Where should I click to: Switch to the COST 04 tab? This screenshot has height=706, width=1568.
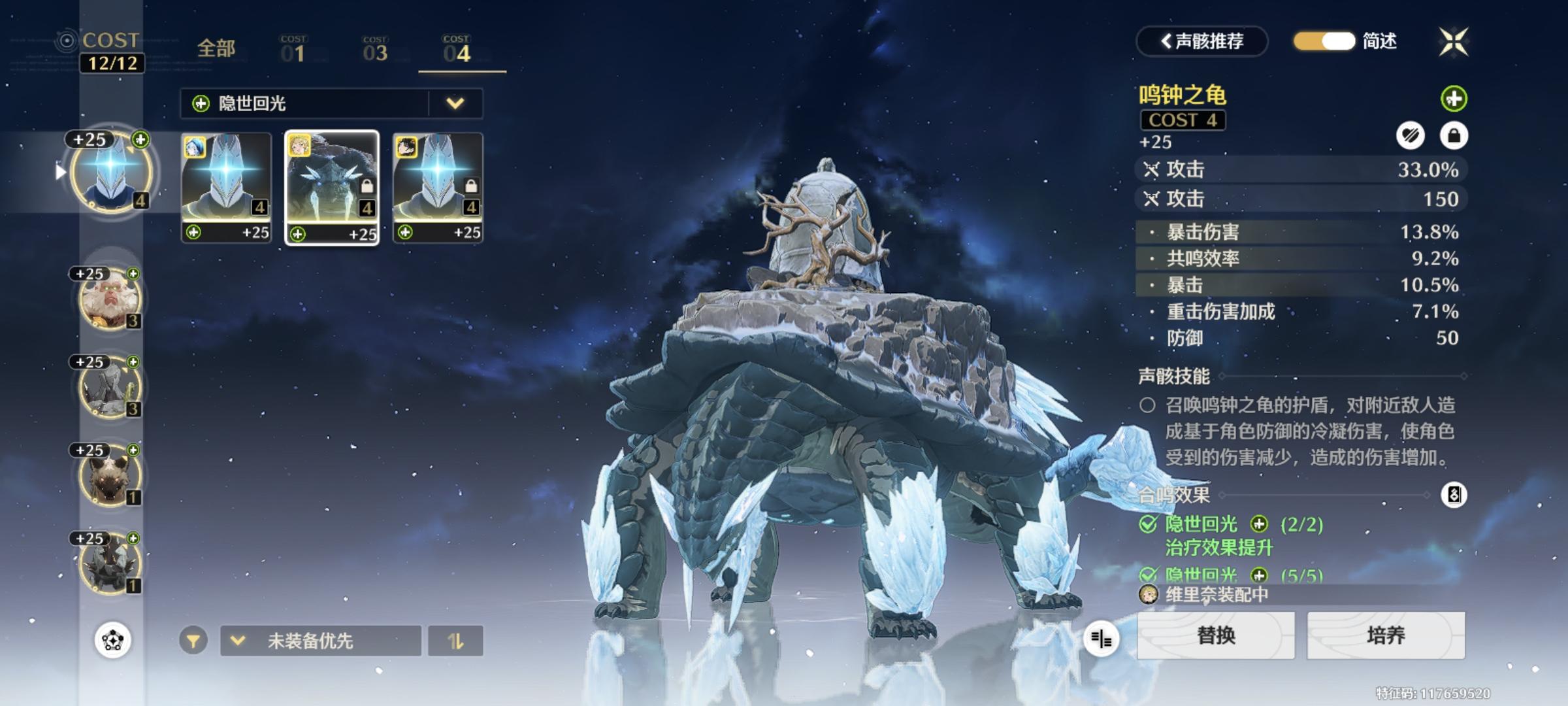(457, 50)
